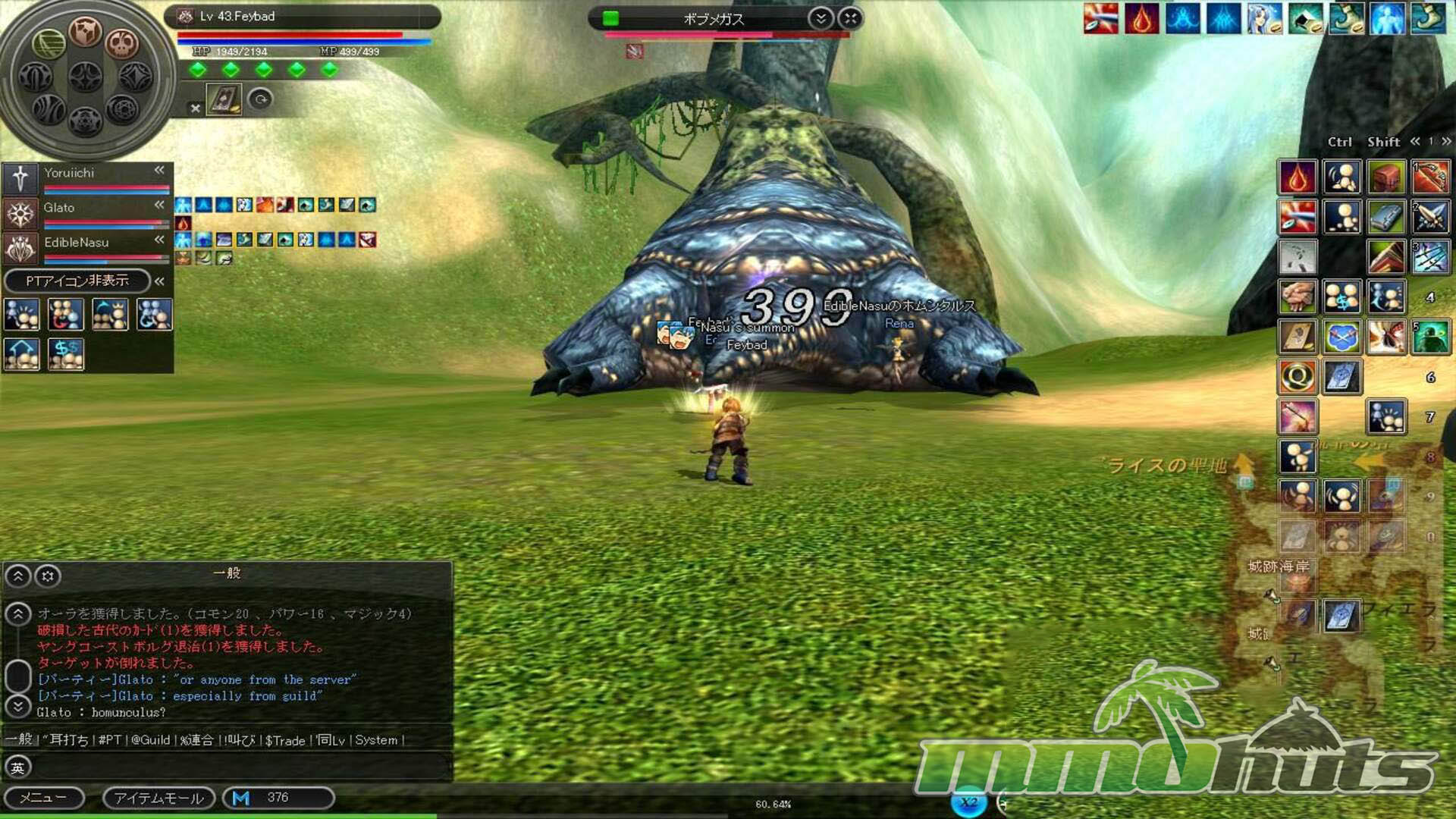Click the Ctrl hotbar label
This screenshot has height=819, width=1456.
1339,142
